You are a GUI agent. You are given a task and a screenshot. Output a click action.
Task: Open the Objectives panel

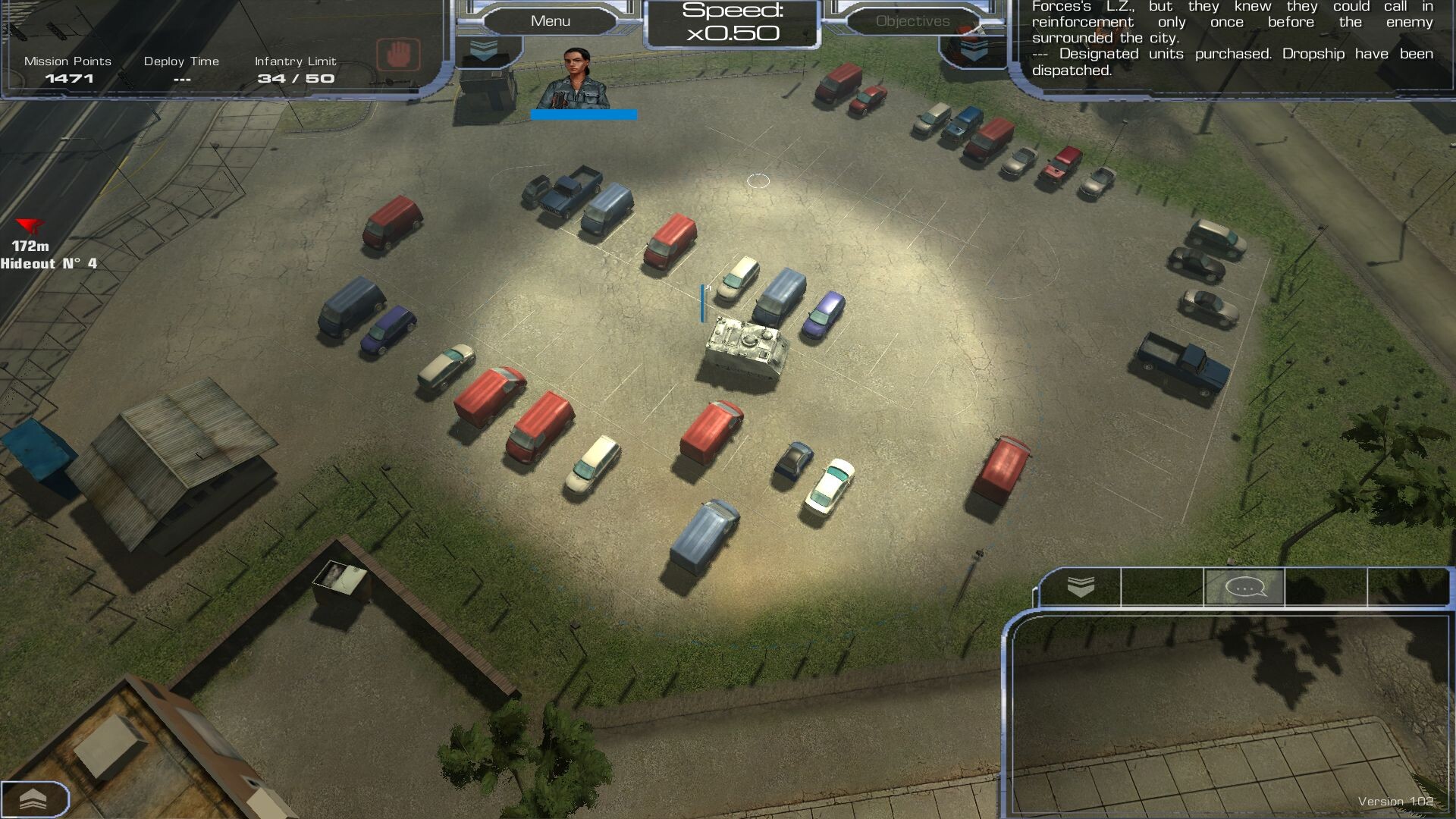click(x=912, y=21)
